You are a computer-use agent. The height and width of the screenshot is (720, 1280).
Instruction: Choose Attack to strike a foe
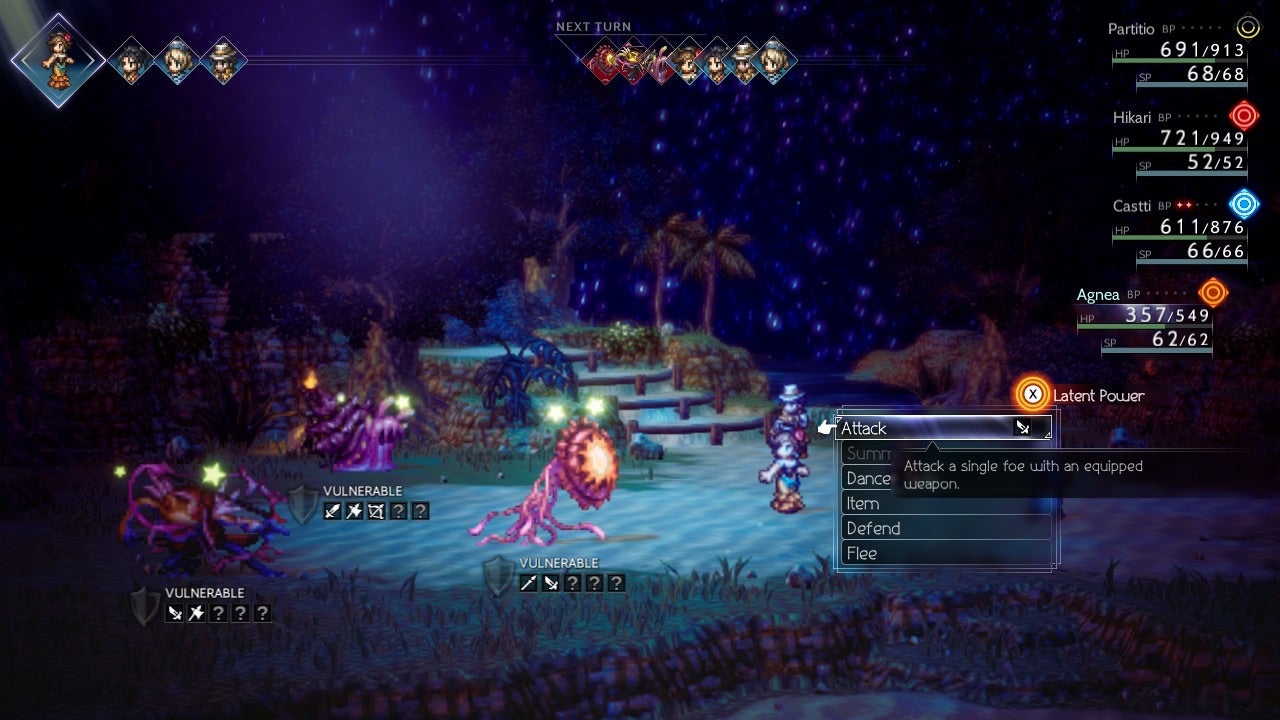pos(864,428)
